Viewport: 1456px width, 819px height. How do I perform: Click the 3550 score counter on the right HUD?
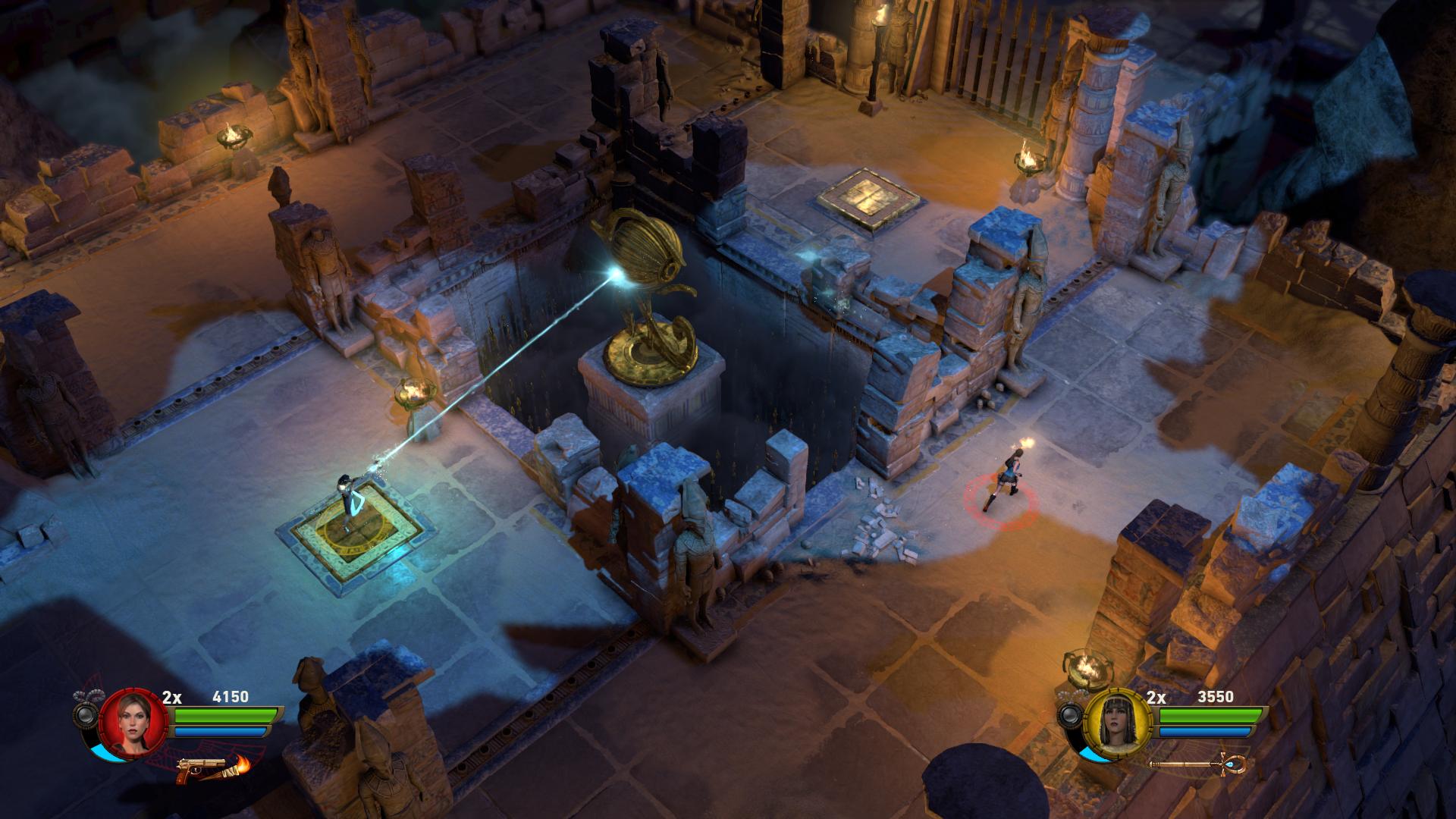1216,698
